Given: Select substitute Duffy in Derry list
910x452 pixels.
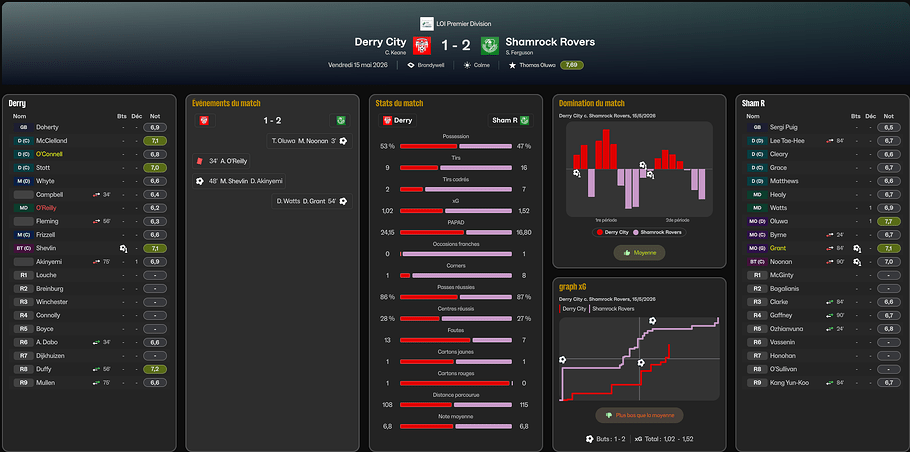Looking at the screenshot, I should pos(44,368).
